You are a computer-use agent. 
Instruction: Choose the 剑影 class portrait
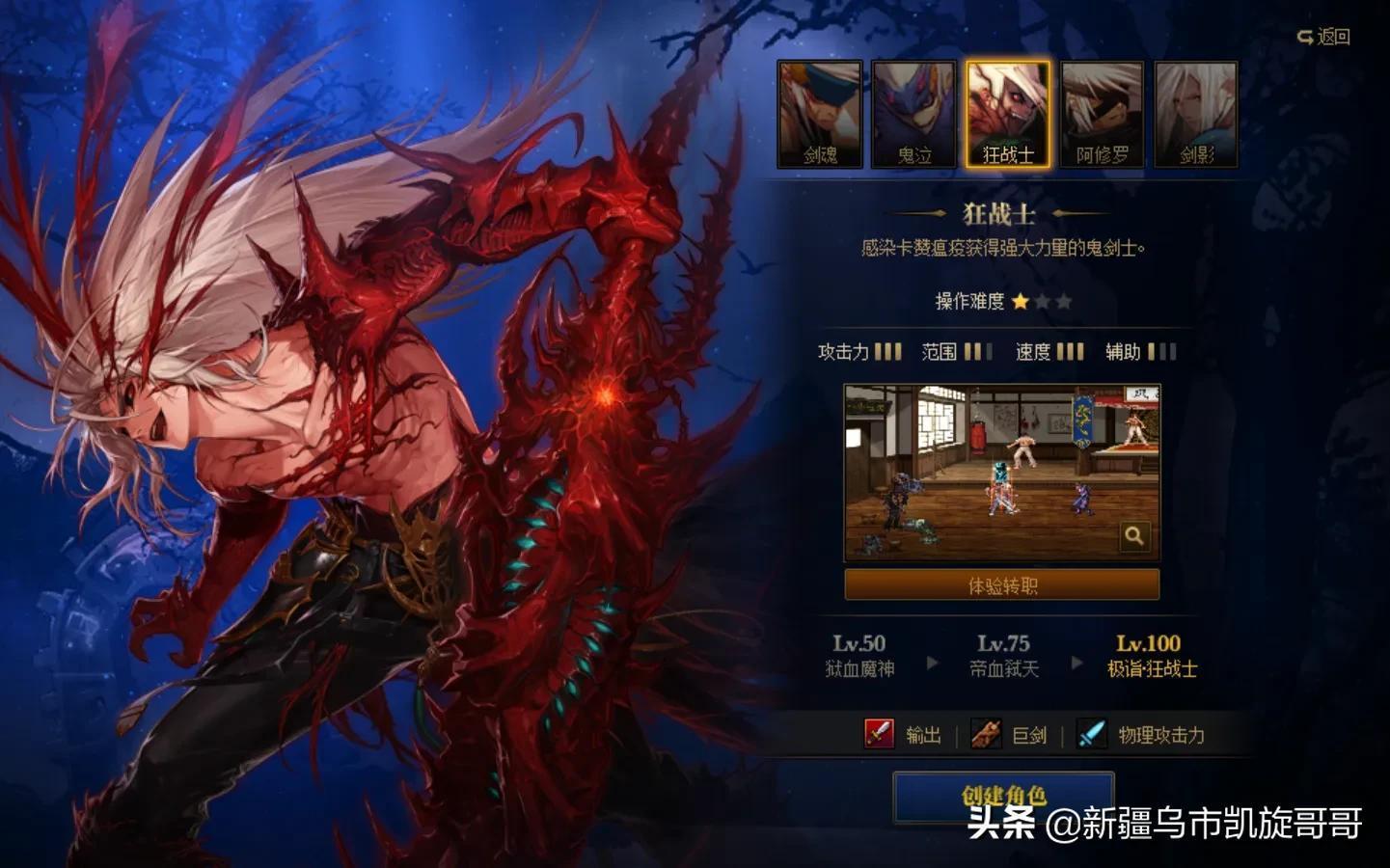[x=1196, y=115]
